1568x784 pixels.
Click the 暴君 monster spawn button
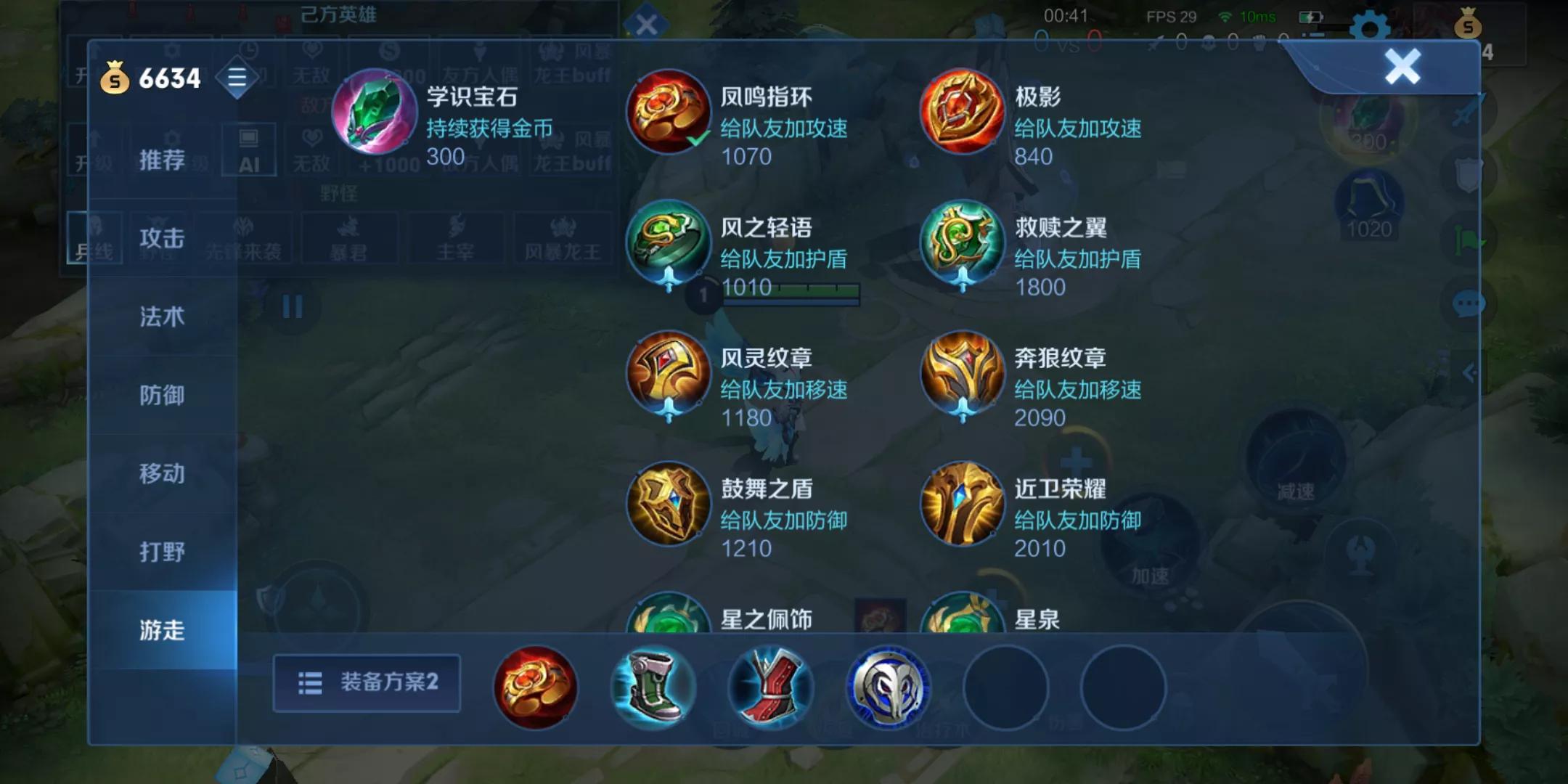pyautogui.click(x=351, y=240)
